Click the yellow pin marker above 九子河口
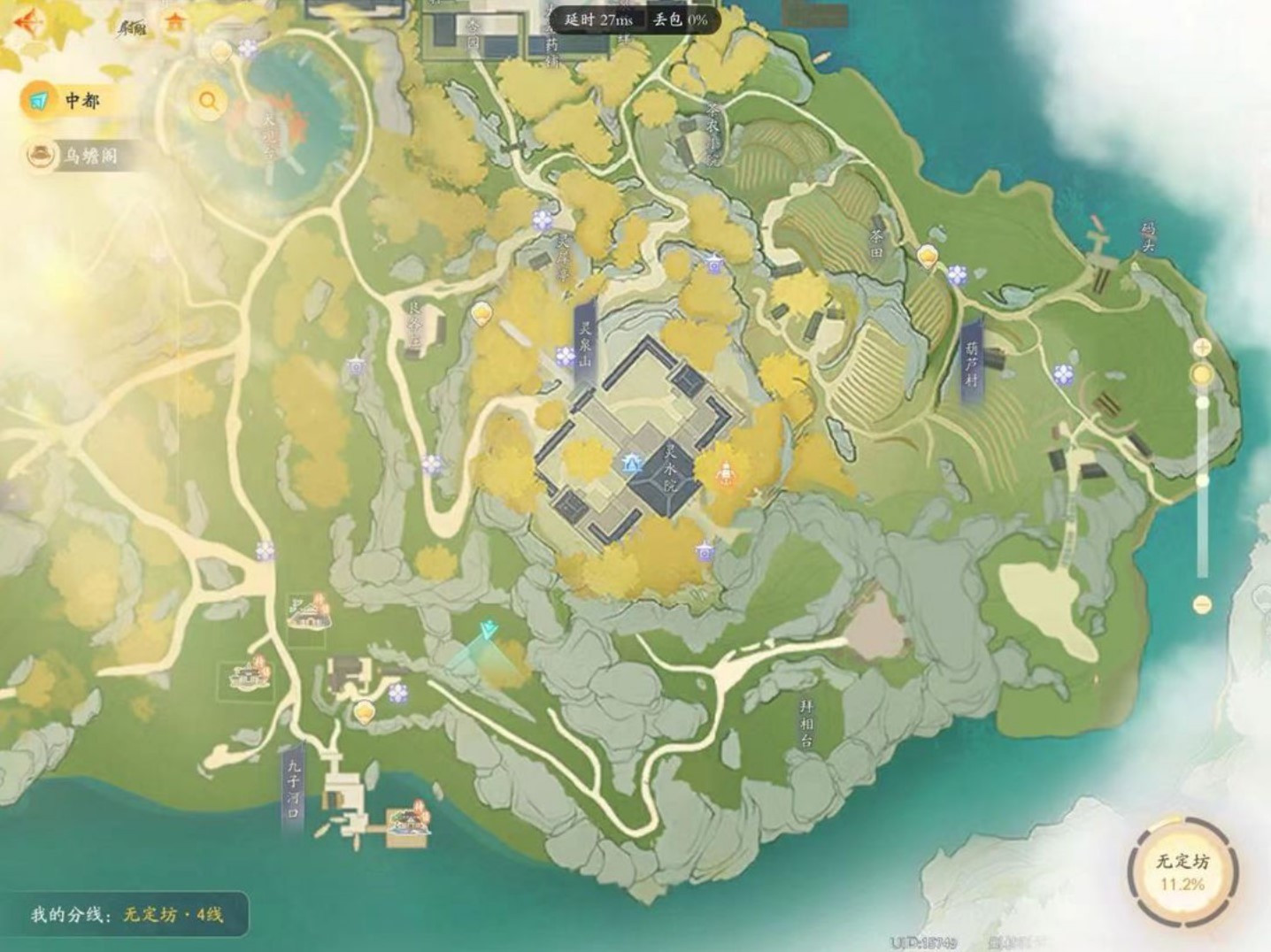The image size is (1271, 952). pyautogui.click(x=365, y=712)
